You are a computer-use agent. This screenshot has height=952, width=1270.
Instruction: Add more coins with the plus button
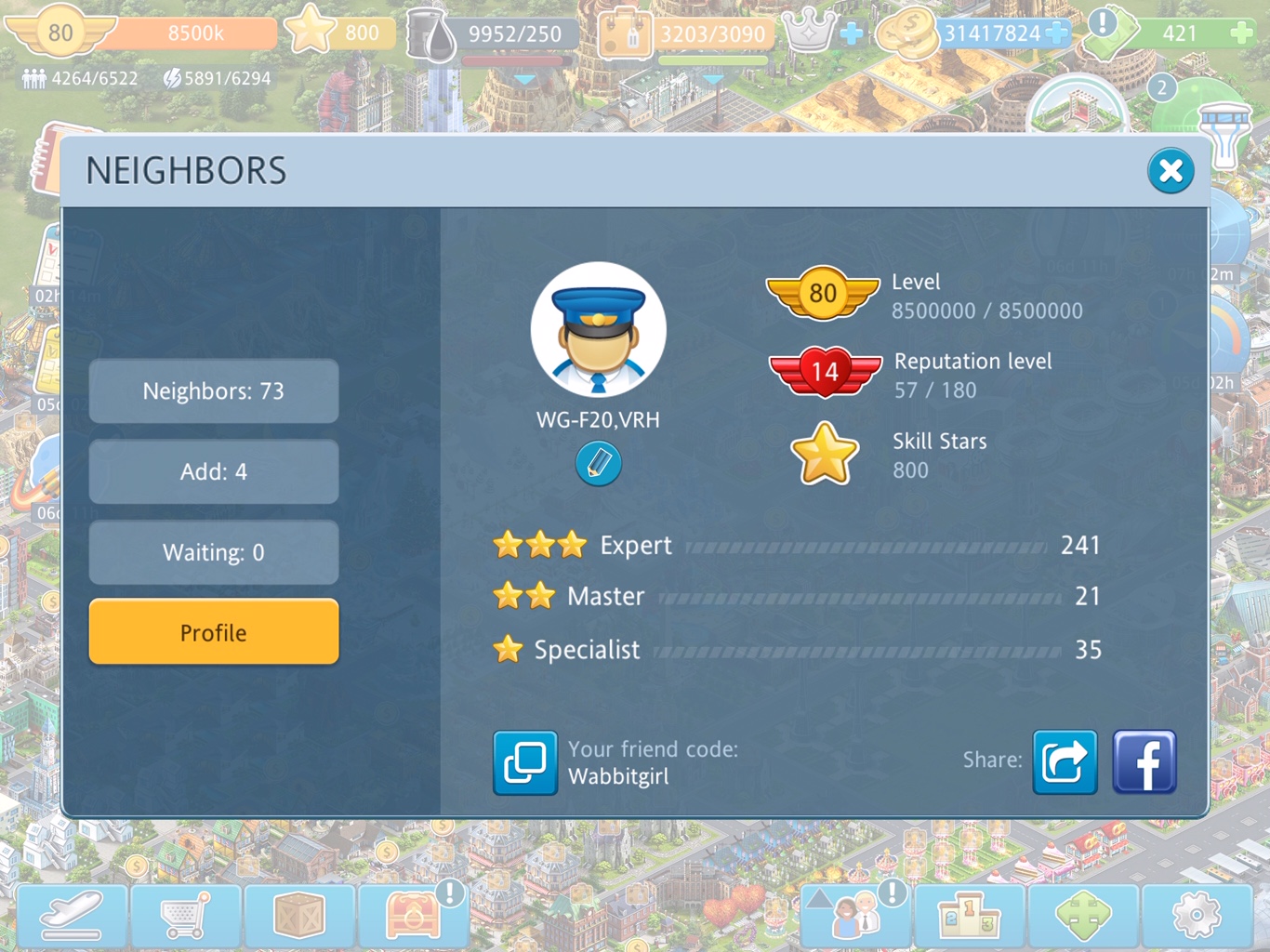[1057, 33]
